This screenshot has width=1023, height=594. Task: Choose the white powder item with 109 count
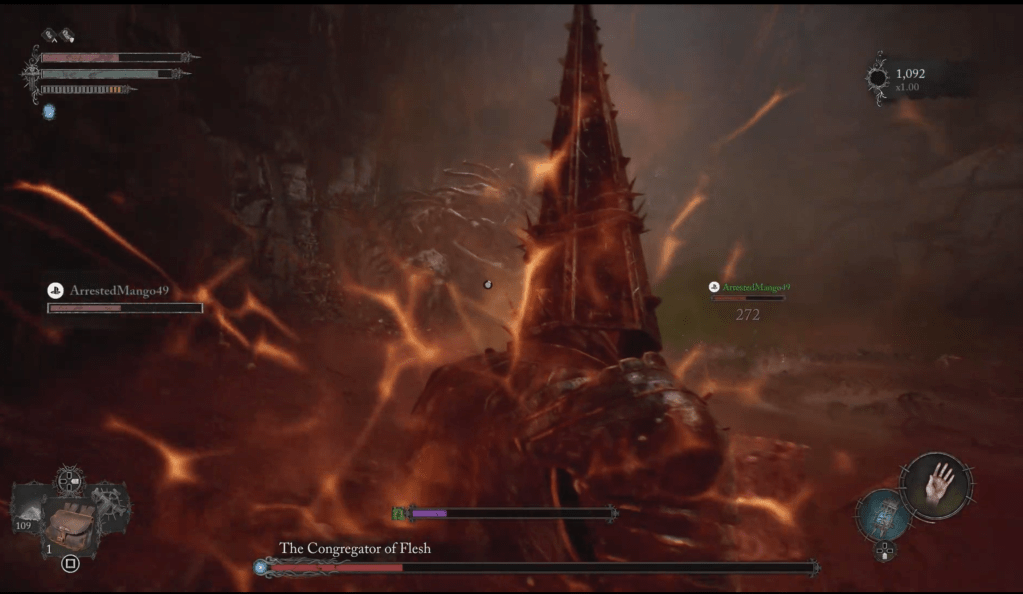point(30,510)
